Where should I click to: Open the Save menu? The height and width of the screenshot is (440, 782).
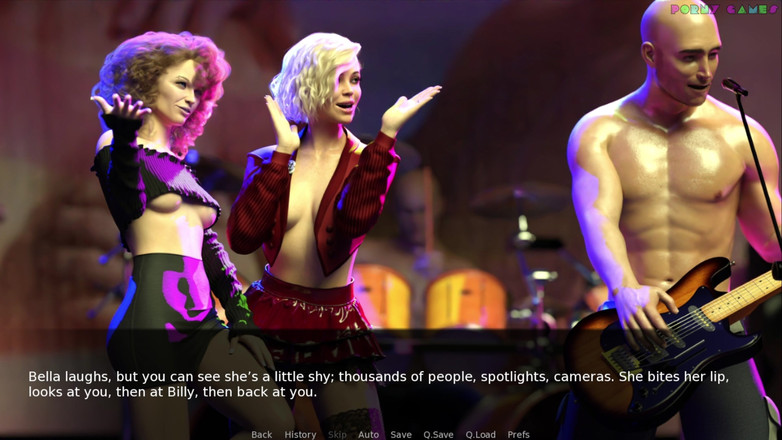pos(401,434)
